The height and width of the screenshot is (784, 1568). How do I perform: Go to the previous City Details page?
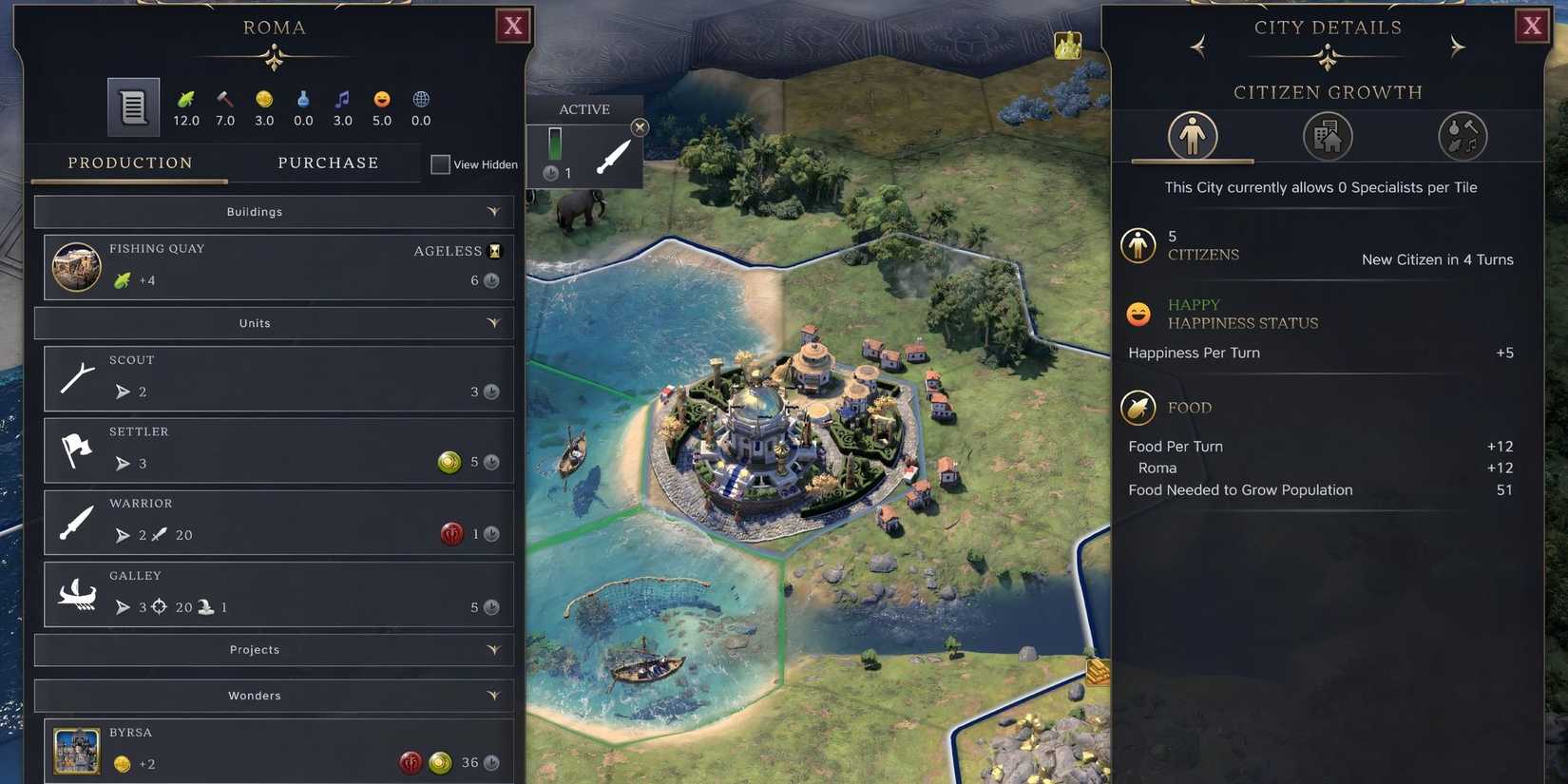pos(1197,47)
